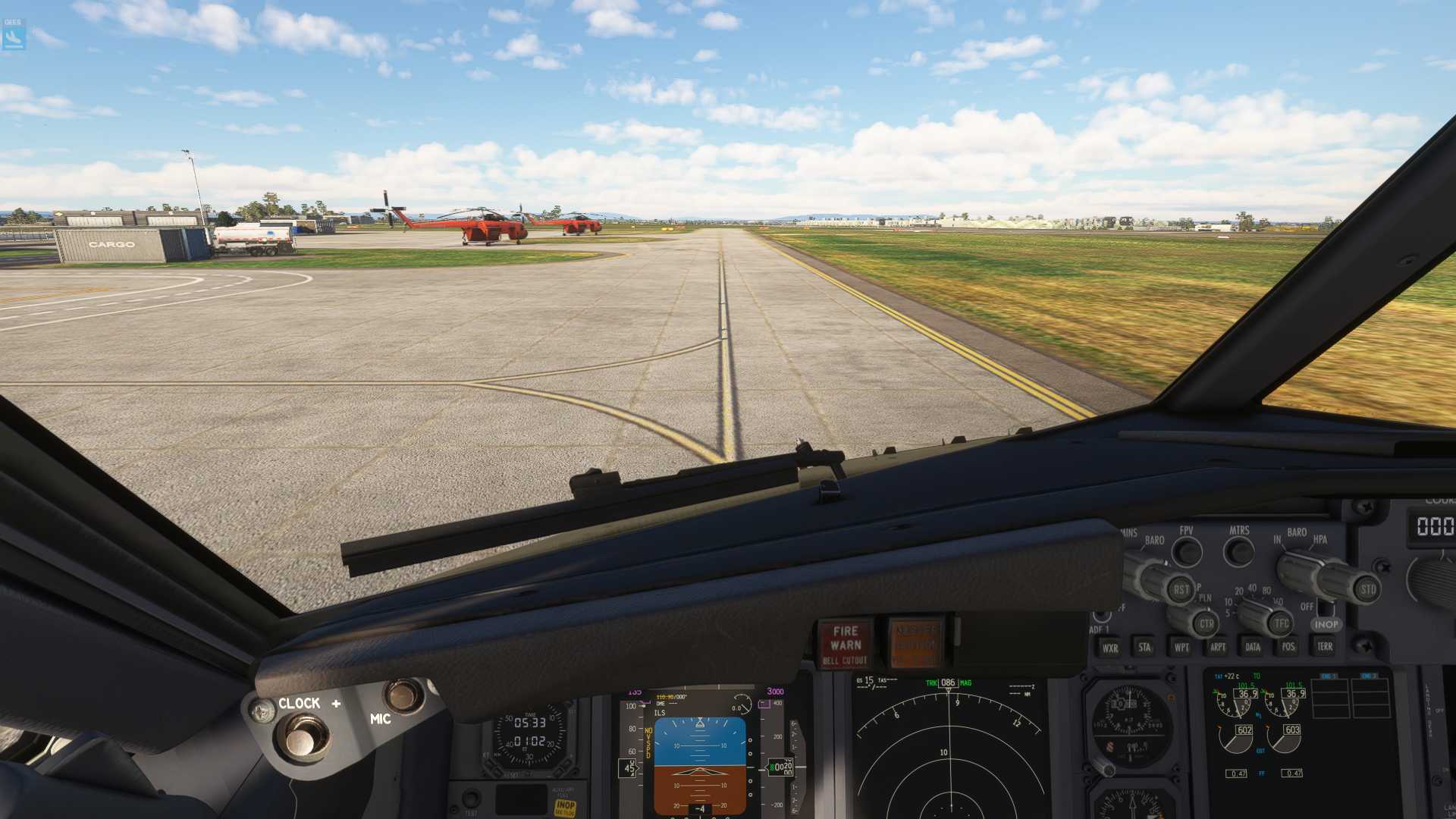This screenshot has width=1456, height=819.
Task: Reset minimums using the RST button
Action: coord(1181,589)
